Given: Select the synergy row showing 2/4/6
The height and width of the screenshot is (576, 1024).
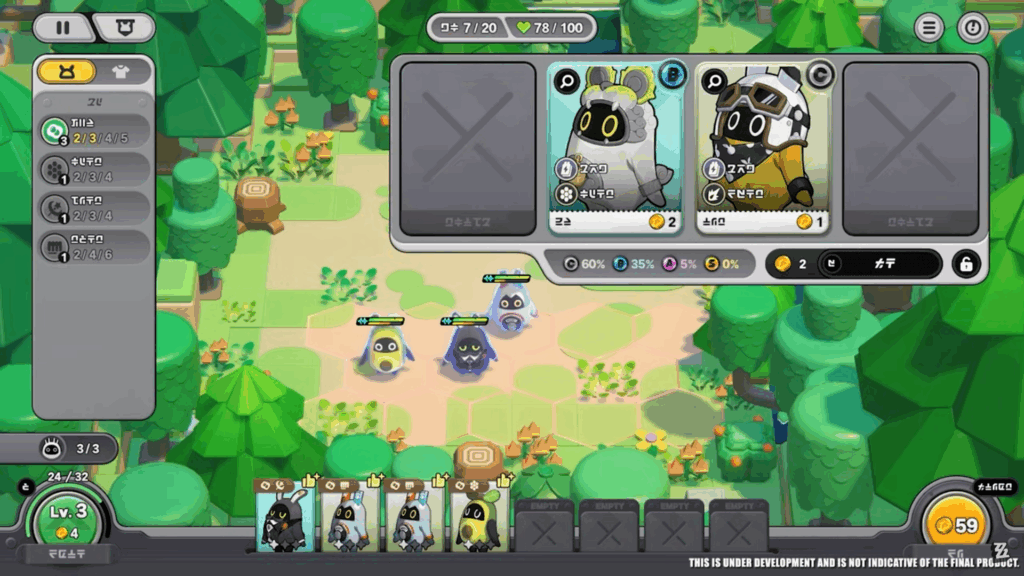Looking at the screenshot, I should (93, 247).
